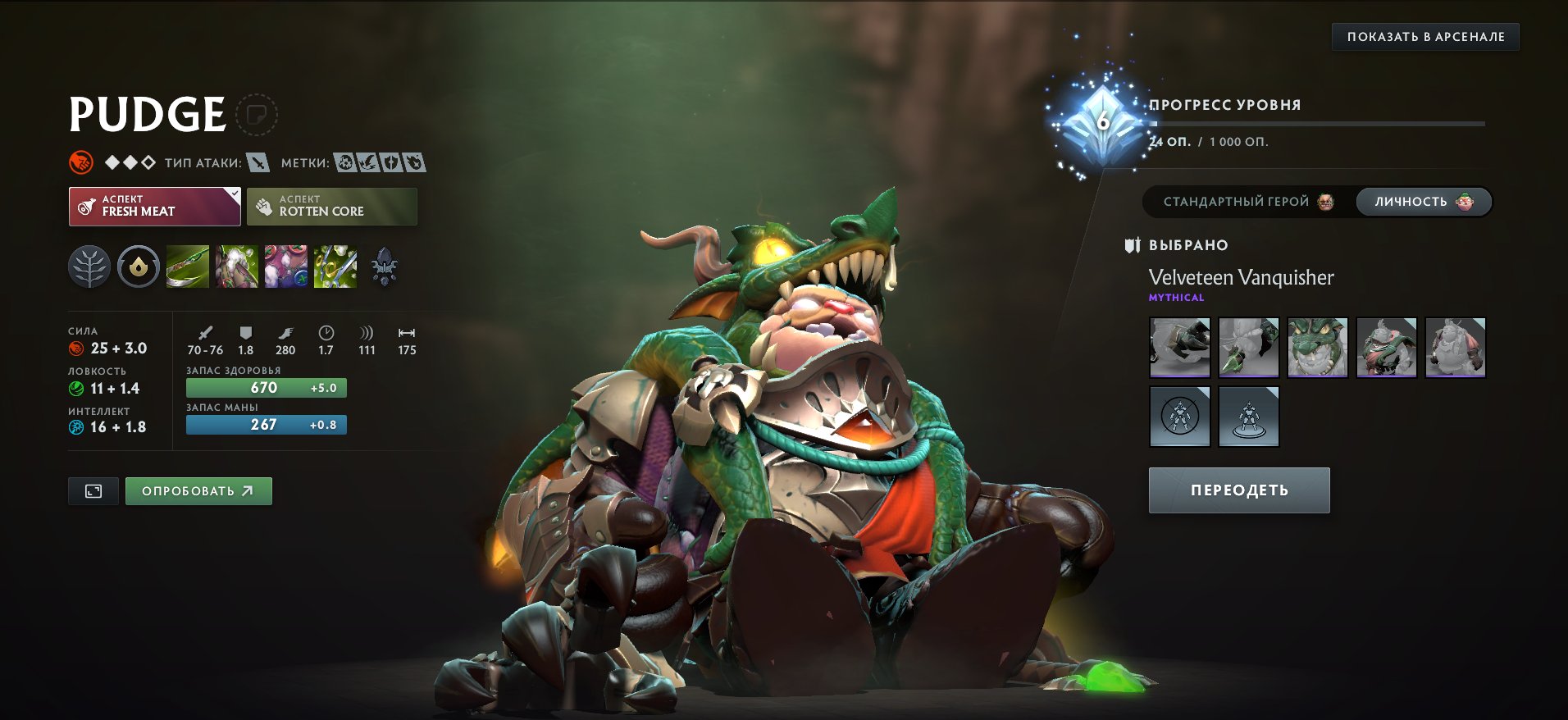Open the talent tree icon

click(90, 266)
